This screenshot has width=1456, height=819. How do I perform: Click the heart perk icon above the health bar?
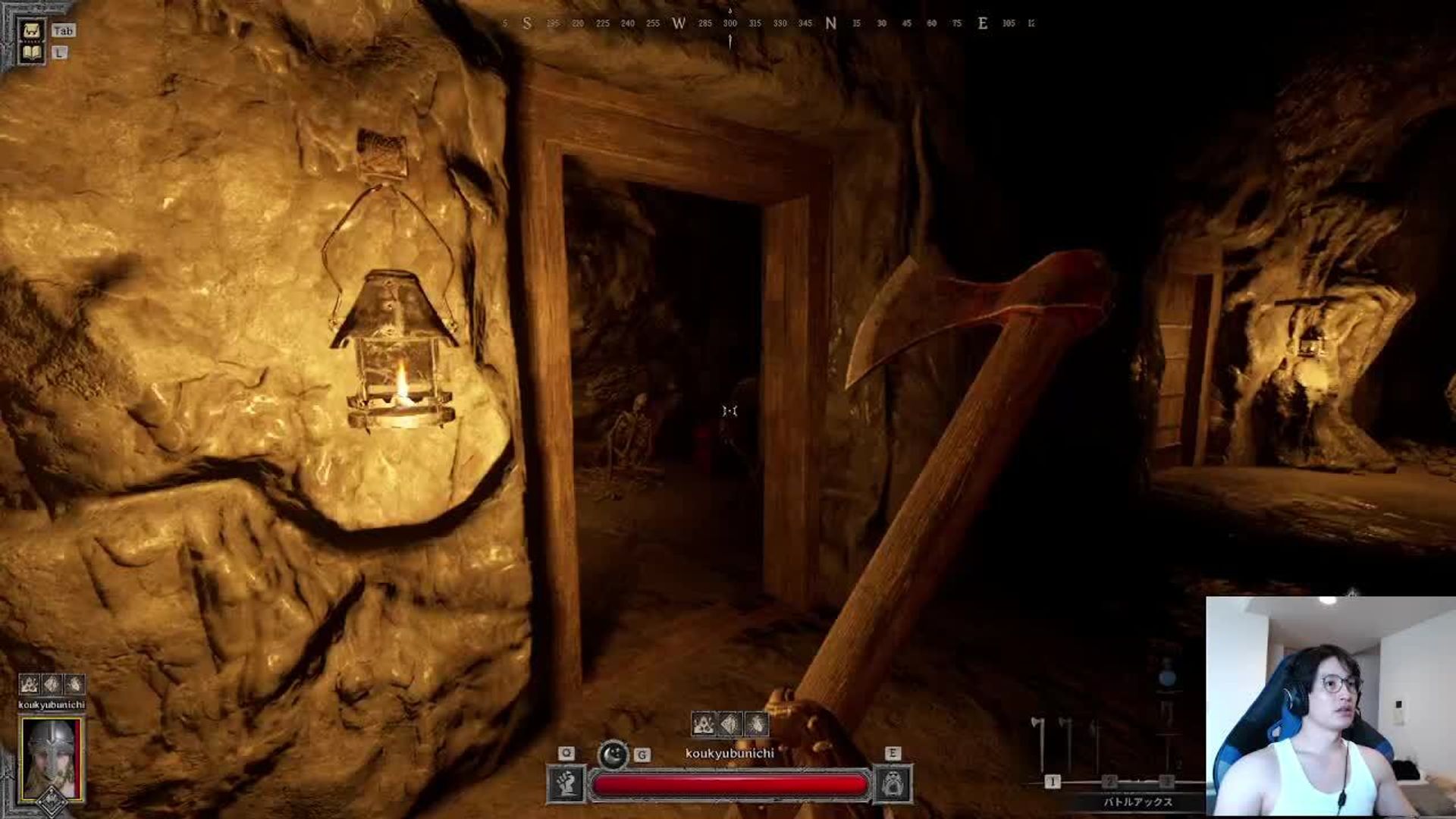pyautogui.click(x=756, y=724)
